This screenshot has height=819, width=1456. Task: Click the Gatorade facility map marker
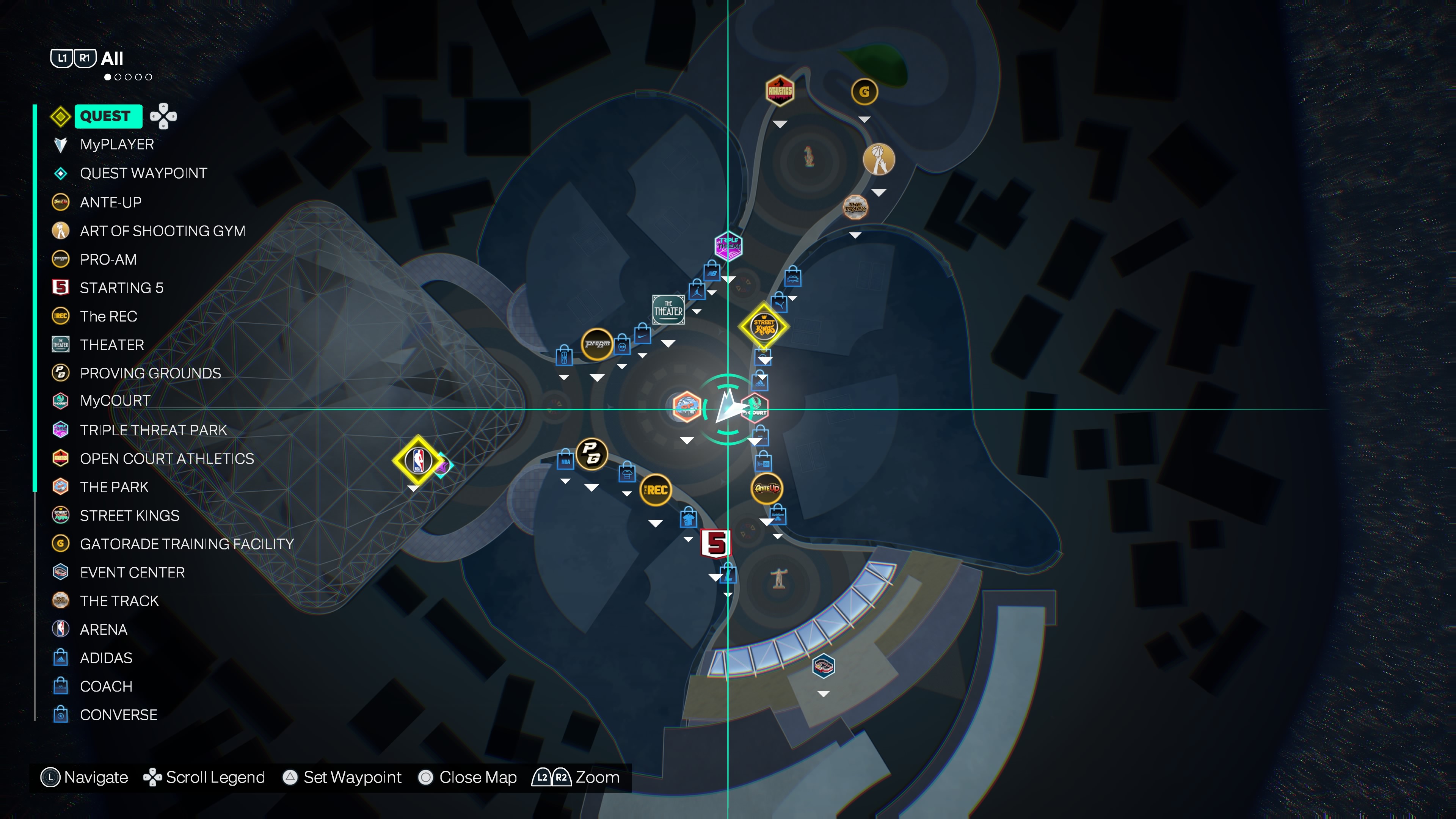click(x=864, y=91)
